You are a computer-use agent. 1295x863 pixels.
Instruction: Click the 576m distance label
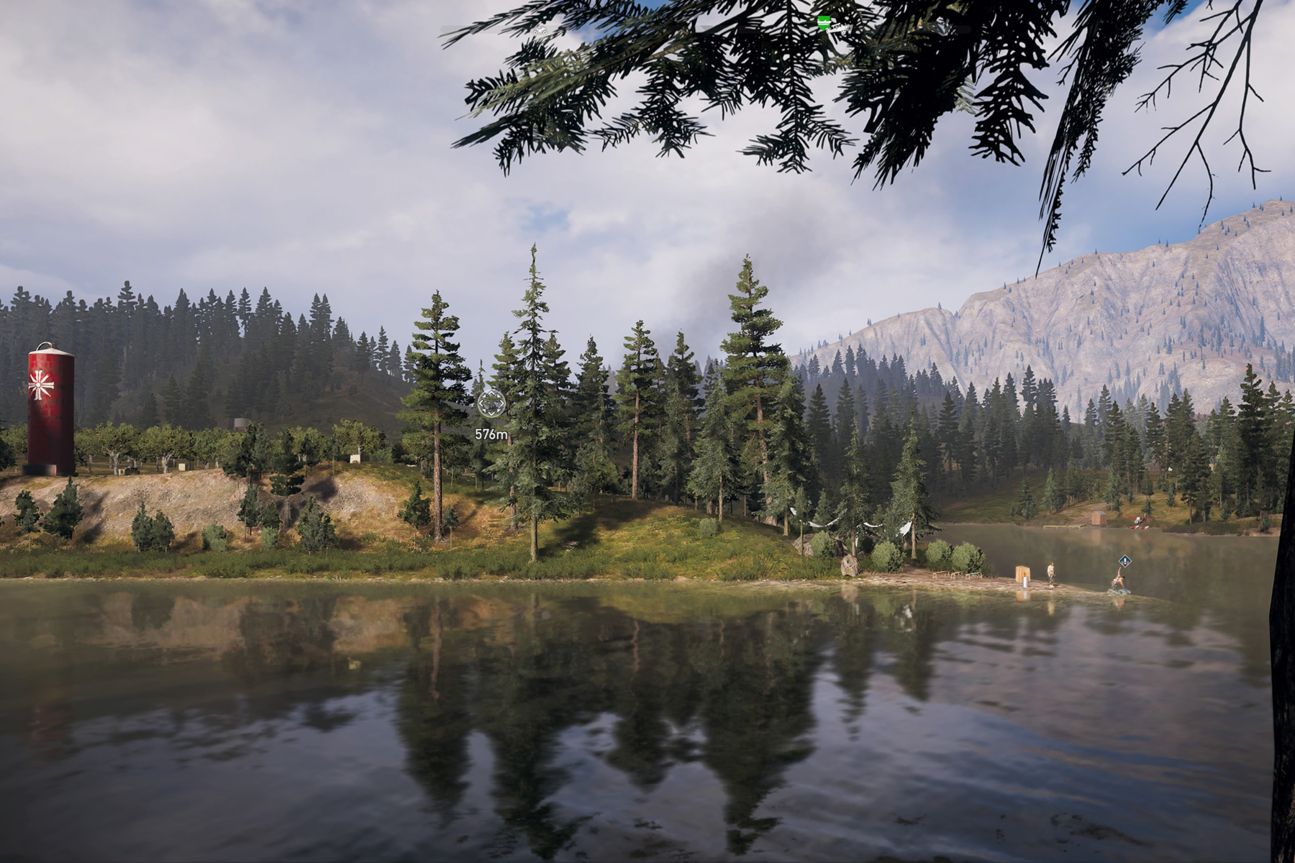(491, 434)
